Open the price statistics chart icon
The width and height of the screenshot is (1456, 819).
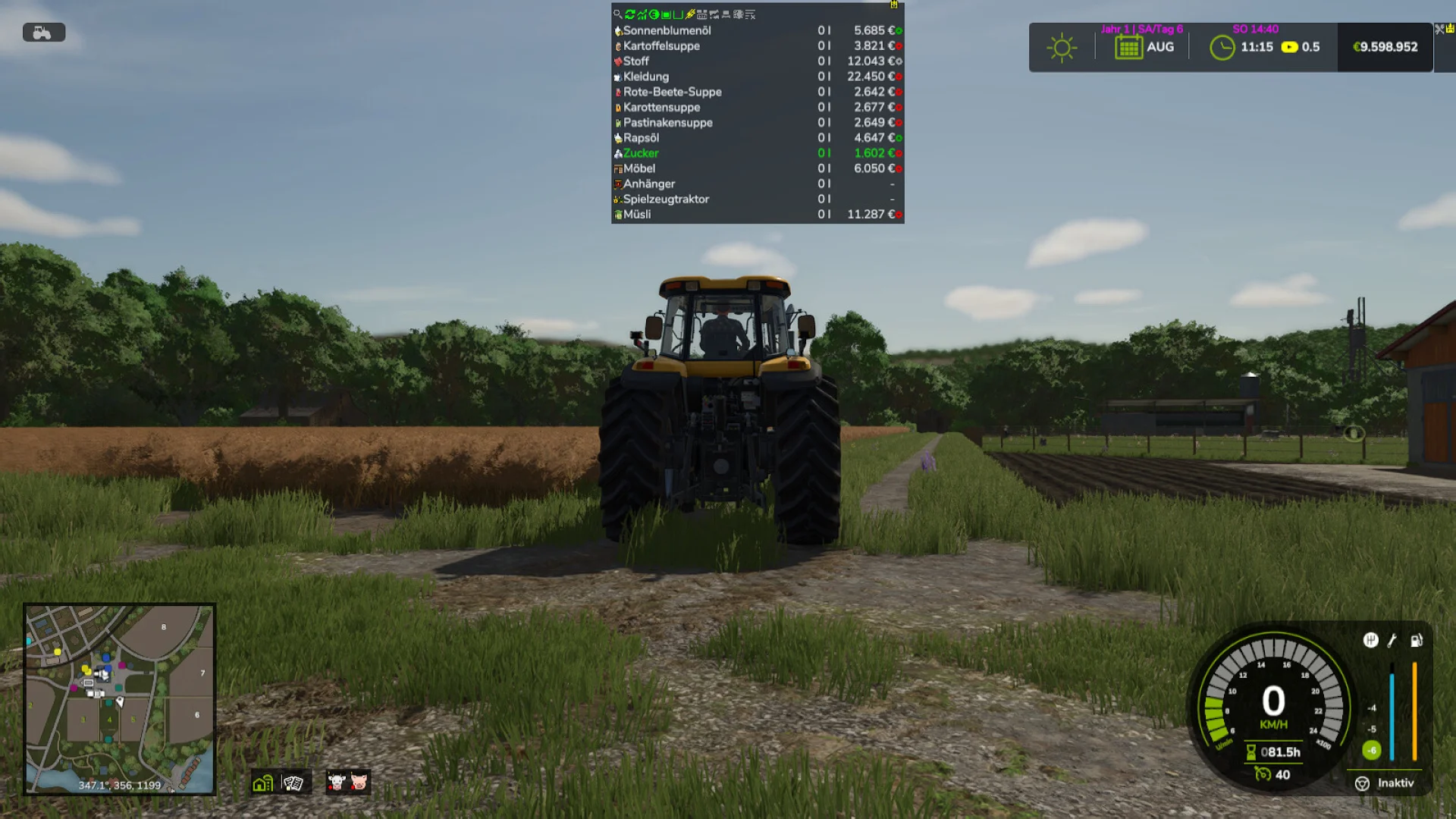point(641,13)
